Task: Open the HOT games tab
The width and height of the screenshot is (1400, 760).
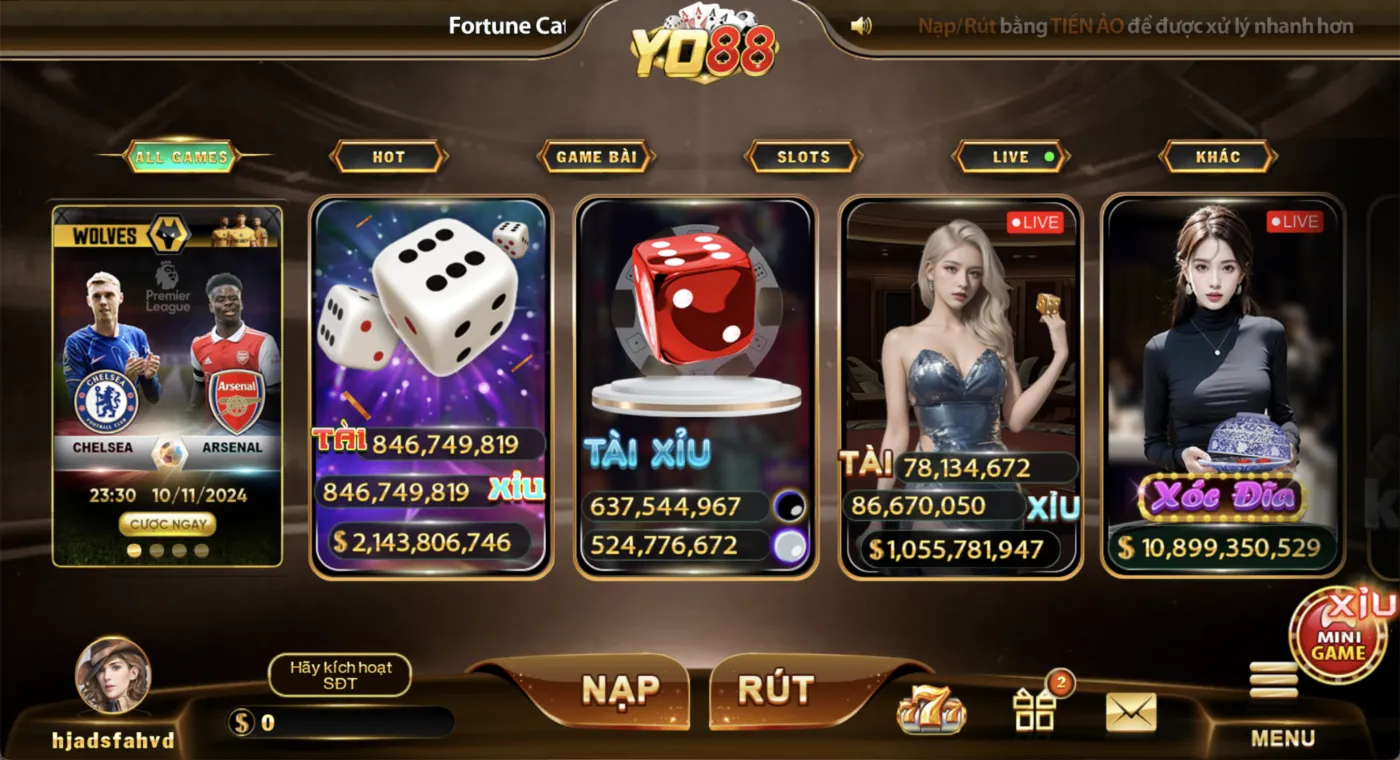Action: [x=388, y=156]
